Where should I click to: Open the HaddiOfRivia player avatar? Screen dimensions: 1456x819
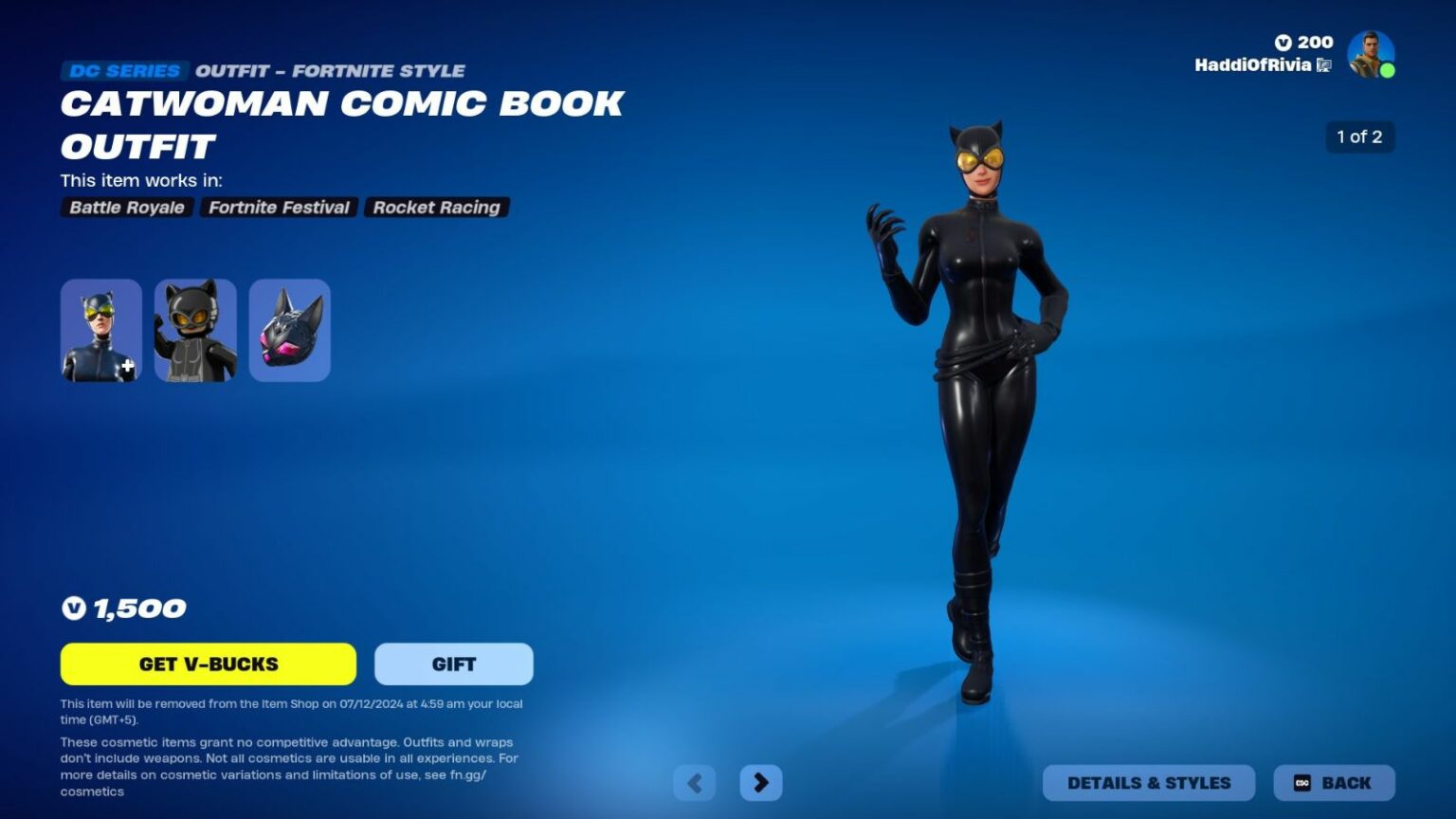pos(1372,54)
